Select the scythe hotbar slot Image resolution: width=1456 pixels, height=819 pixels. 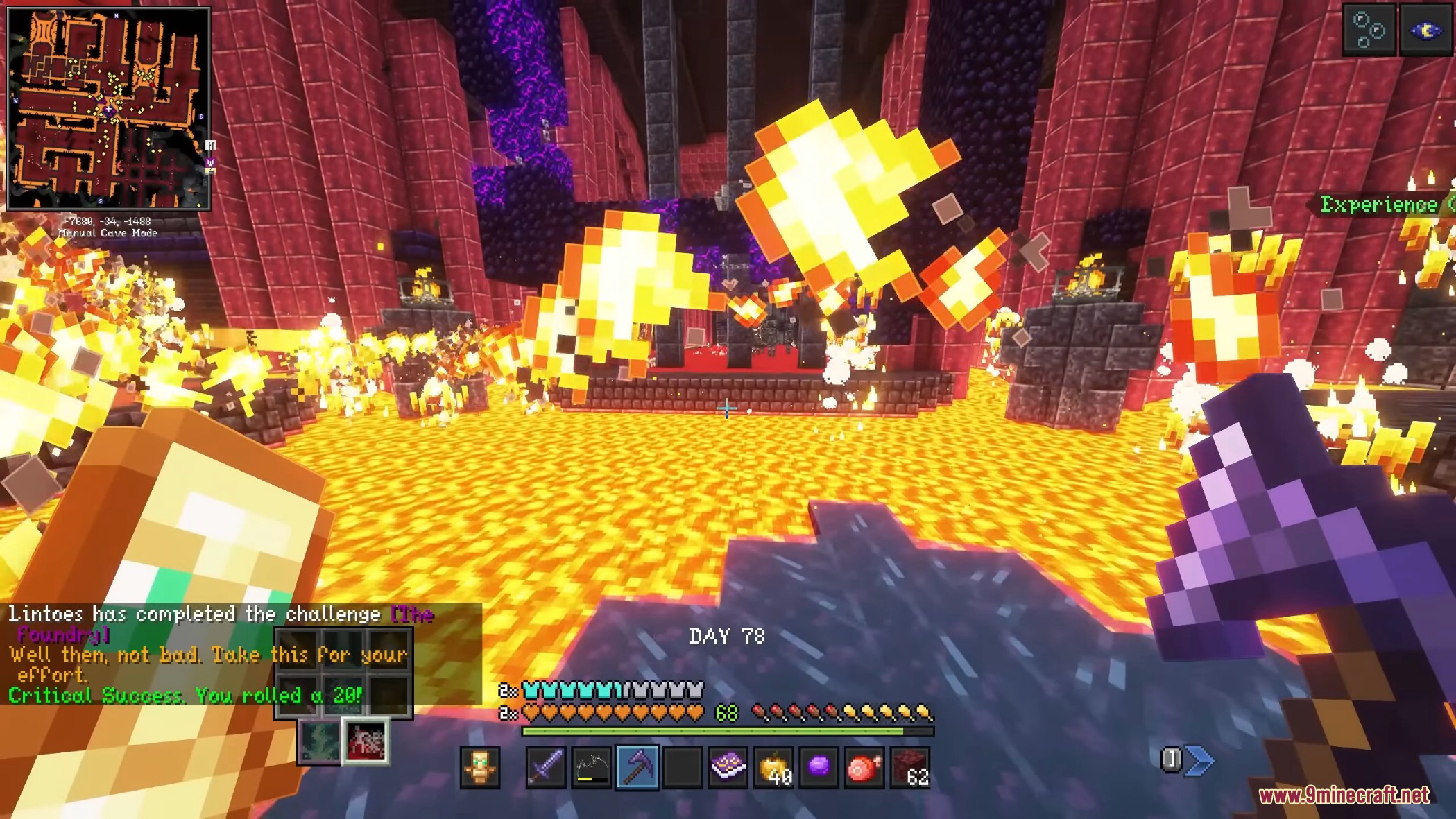point(591,768)
